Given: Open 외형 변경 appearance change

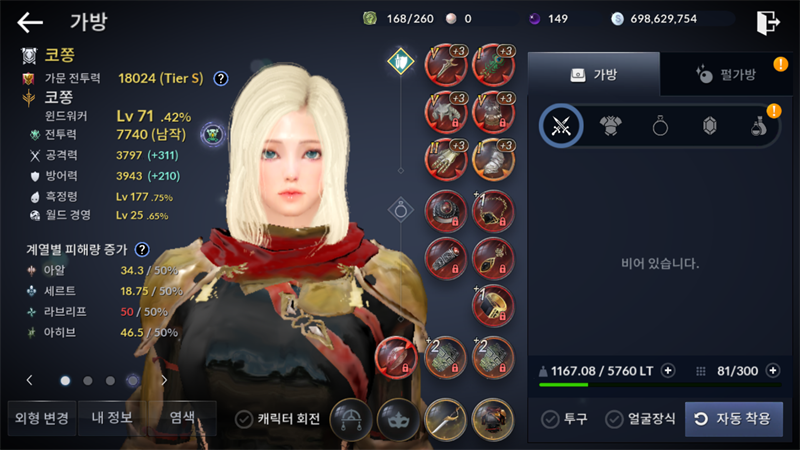Looking at the screenshot, I should coord(39,418).
